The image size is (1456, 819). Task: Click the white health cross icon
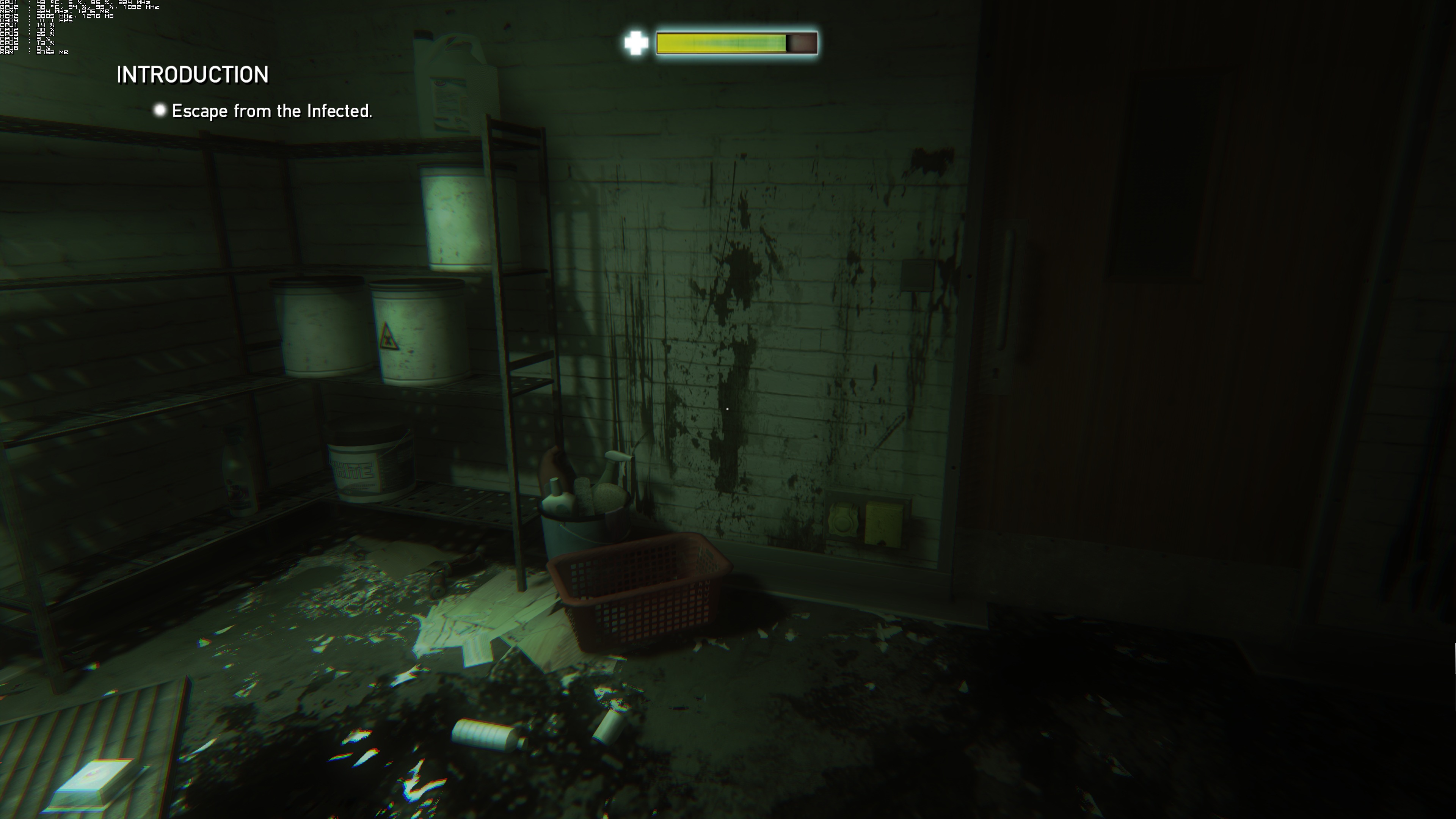(x=636, y=43)
